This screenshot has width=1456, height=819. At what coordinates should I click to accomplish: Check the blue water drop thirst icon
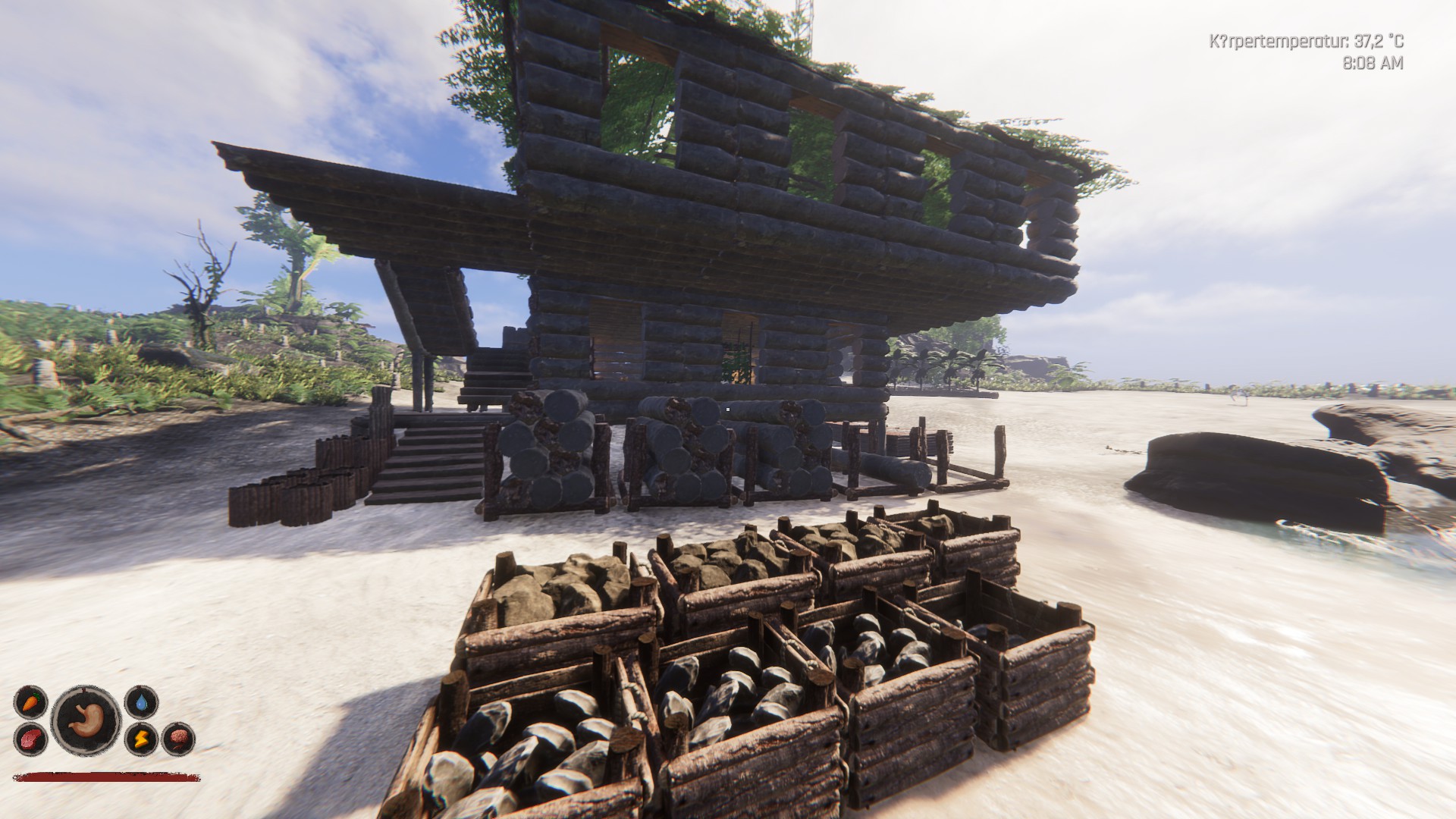click(x=141, y=702)
